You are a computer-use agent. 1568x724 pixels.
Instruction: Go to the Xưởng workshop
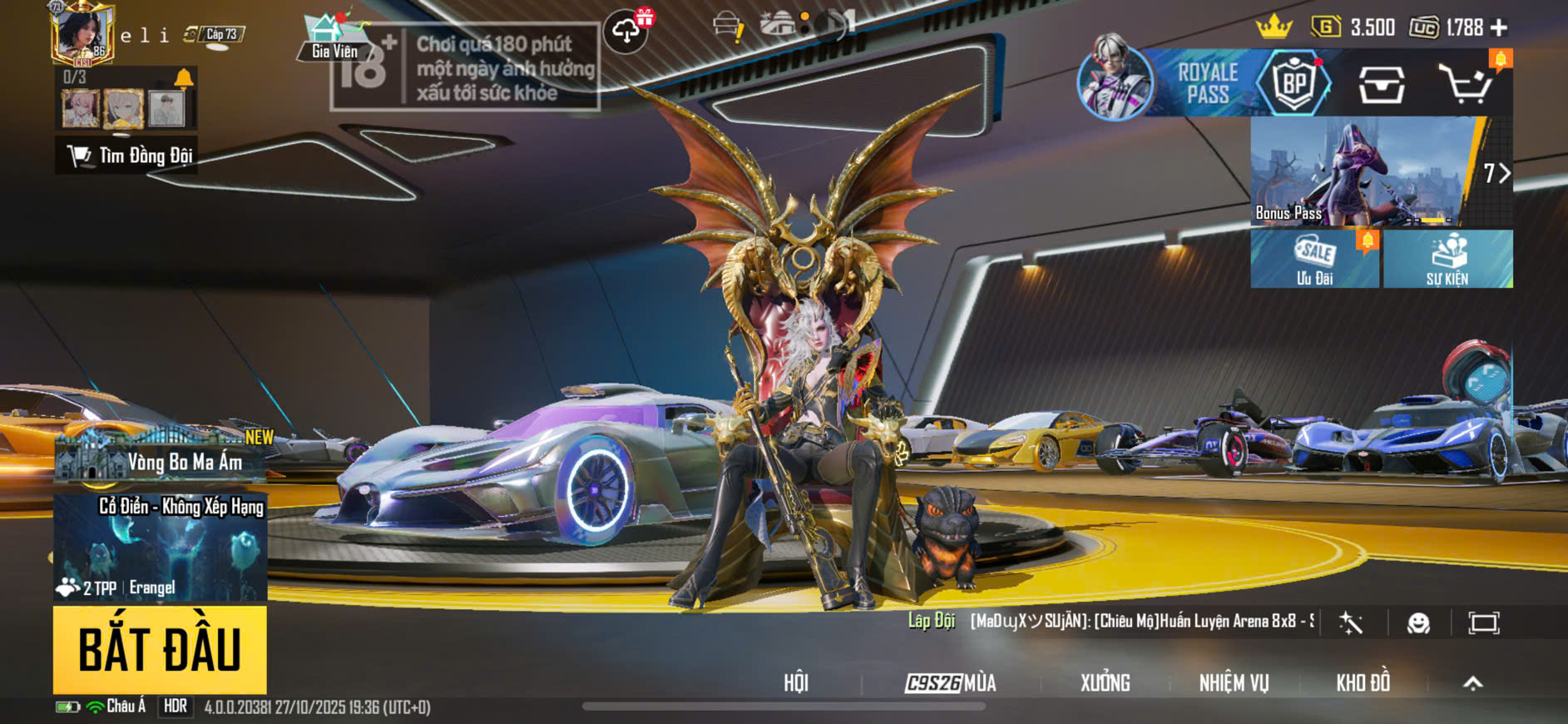tap(1105, 683)
